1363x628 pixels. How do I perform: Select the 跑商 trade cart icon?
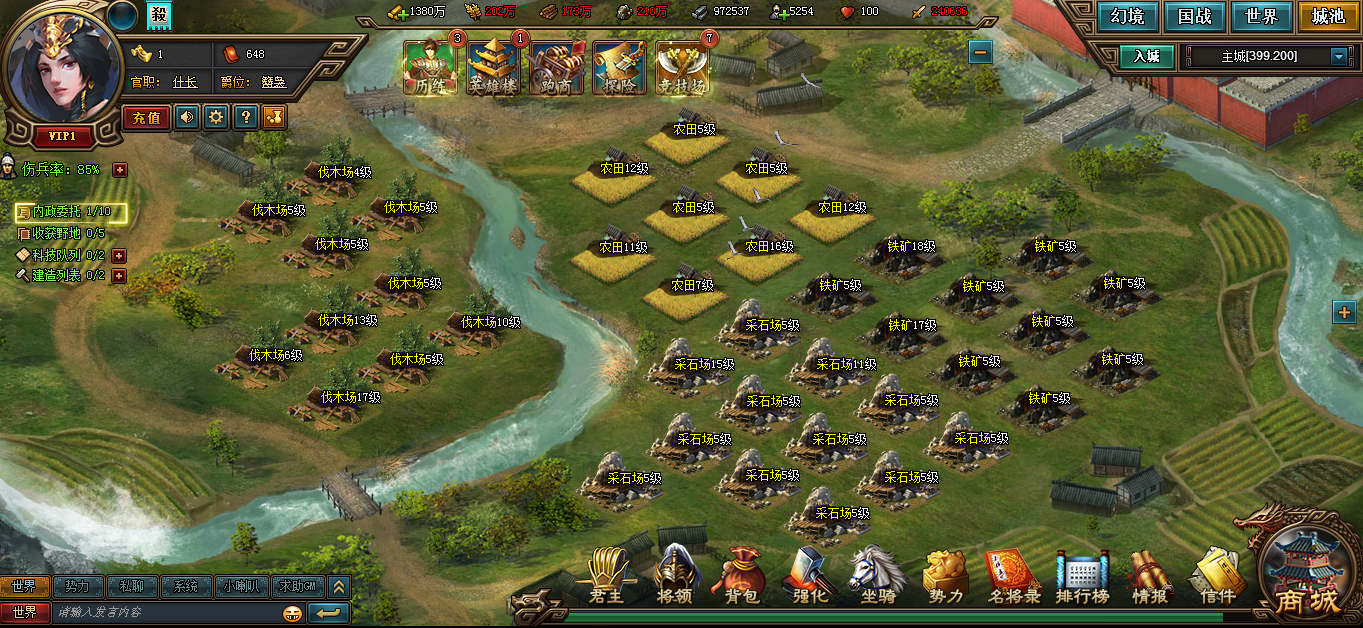pyautogui.click(x=557, y=68)
